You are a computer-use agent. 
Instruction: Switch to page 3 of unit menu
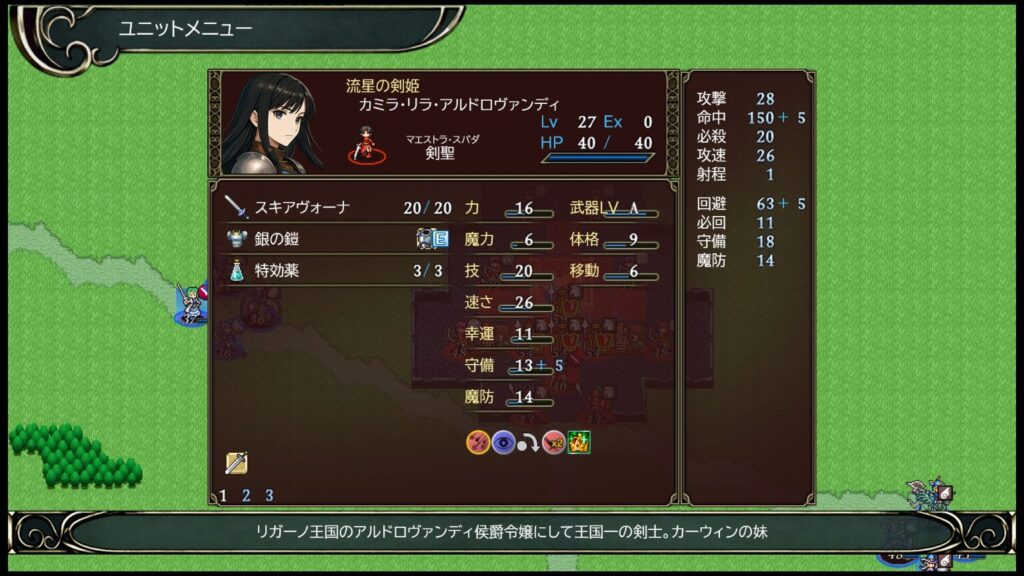point(269,495)
